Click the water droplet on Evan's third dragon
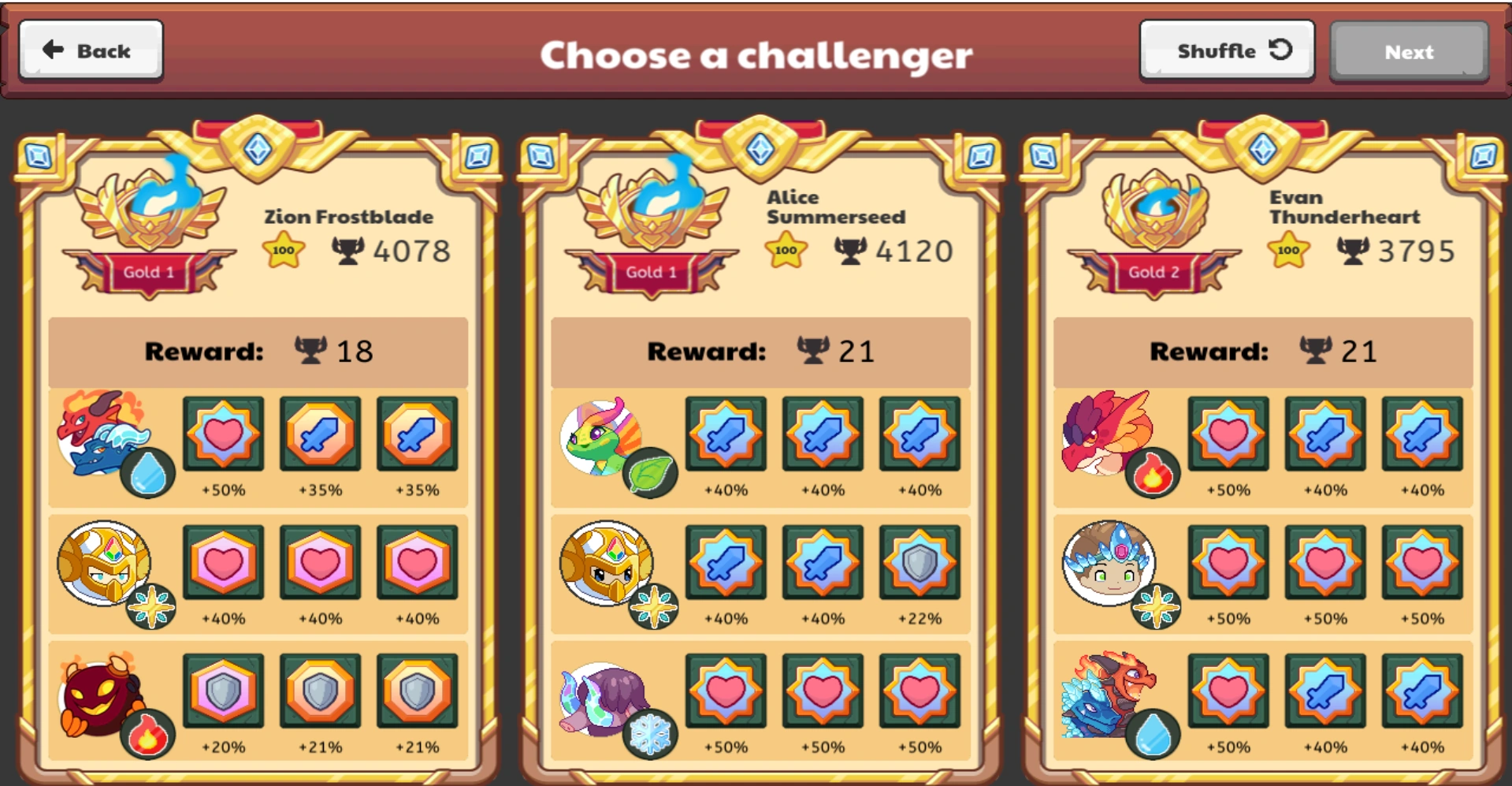The height and width of the screenshot is (786, 1512). click(1153, 732)
